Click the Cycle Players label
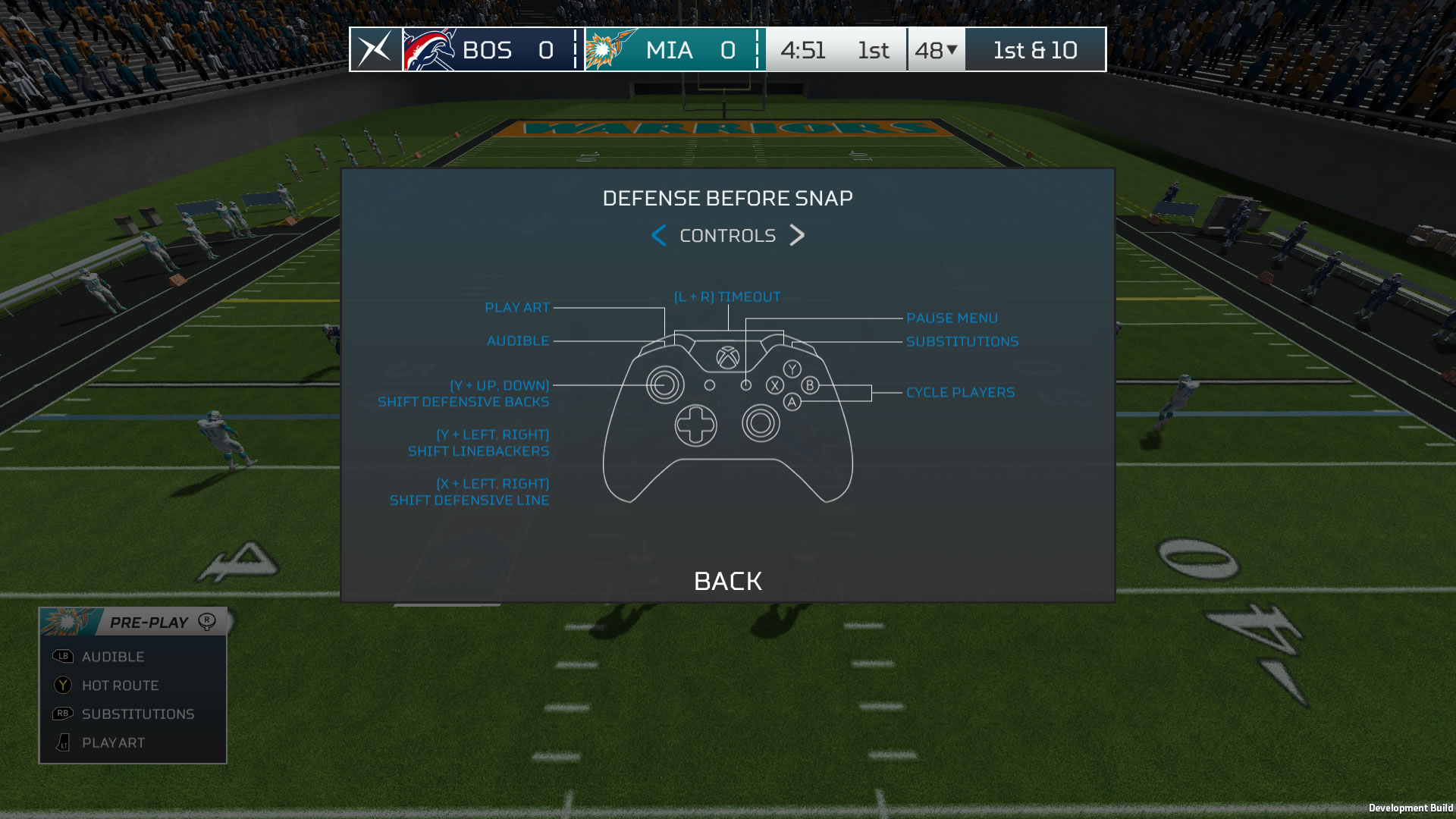This screenshot has height=819, width=1456. pos(960,393)
